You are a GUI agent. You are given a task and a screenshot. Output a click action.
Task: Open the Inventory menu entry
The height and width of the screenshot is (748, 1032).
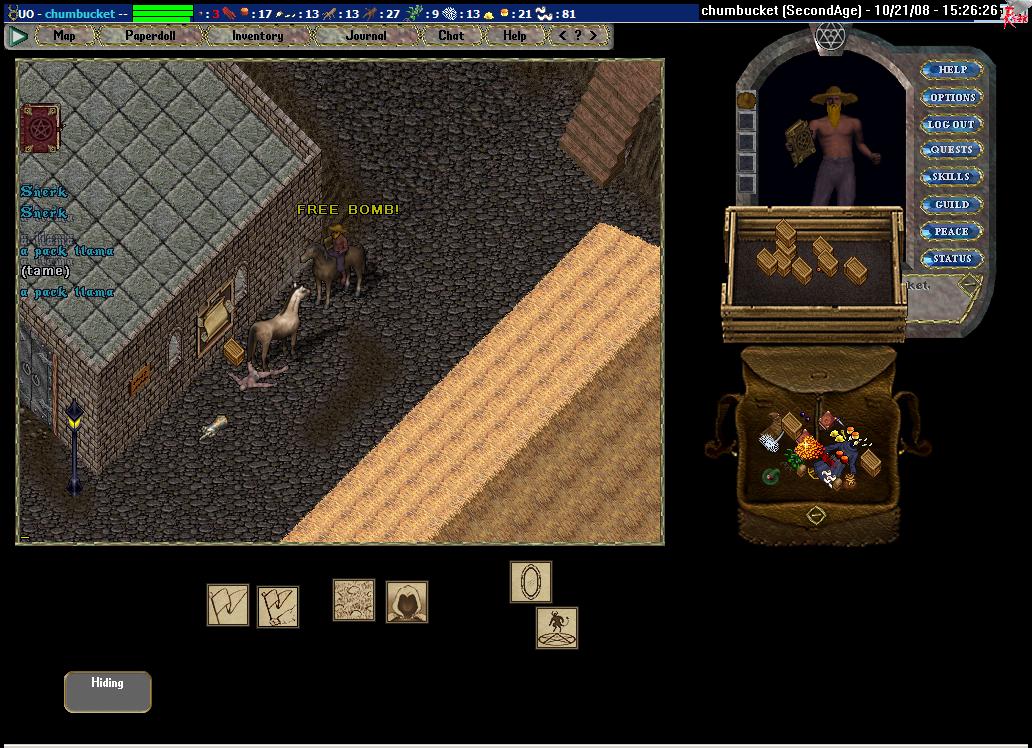[x=257, y=35]
